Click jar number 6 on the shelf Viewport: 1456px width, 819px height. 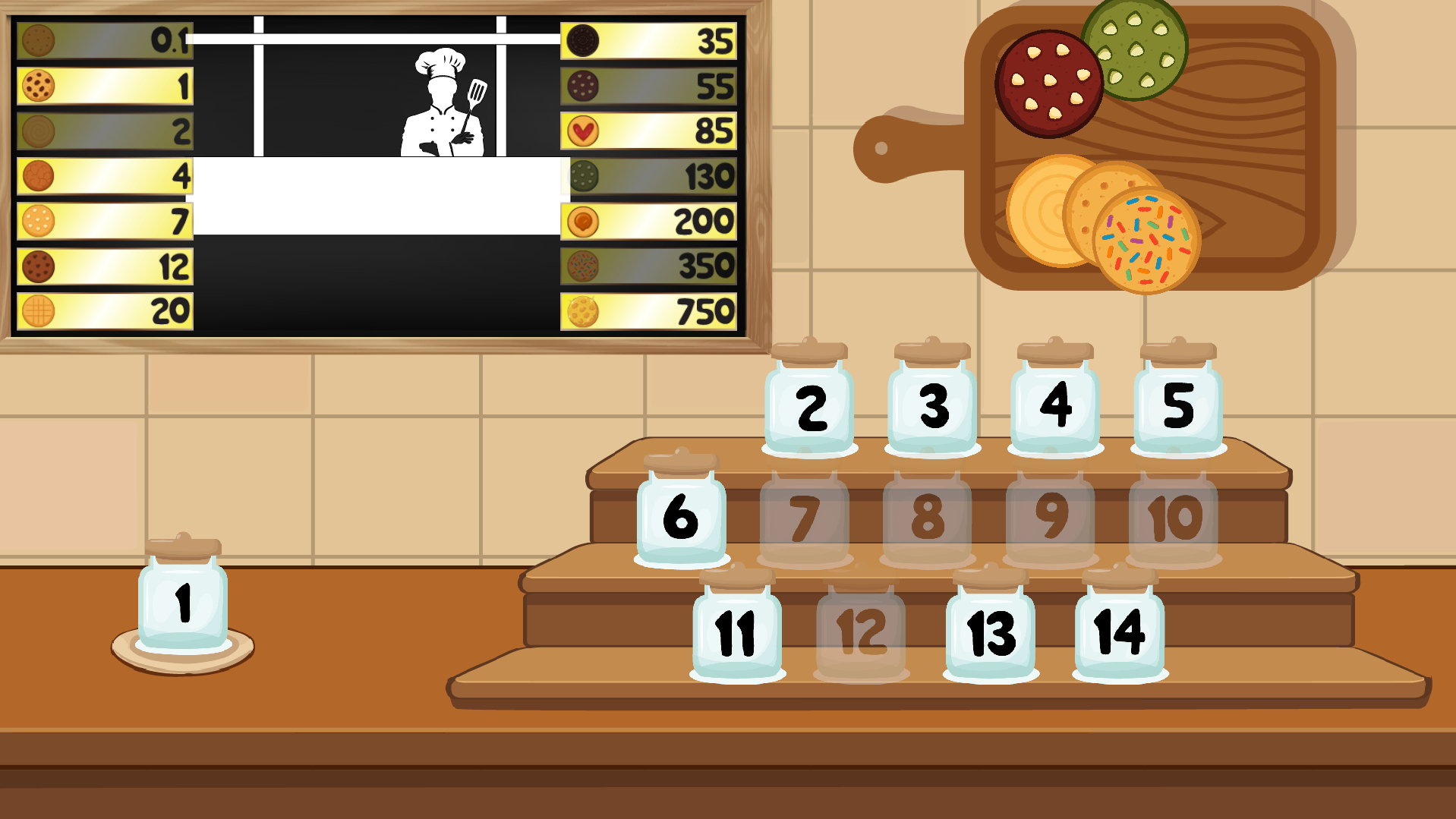pyautogui.click(x=681, y=515)
